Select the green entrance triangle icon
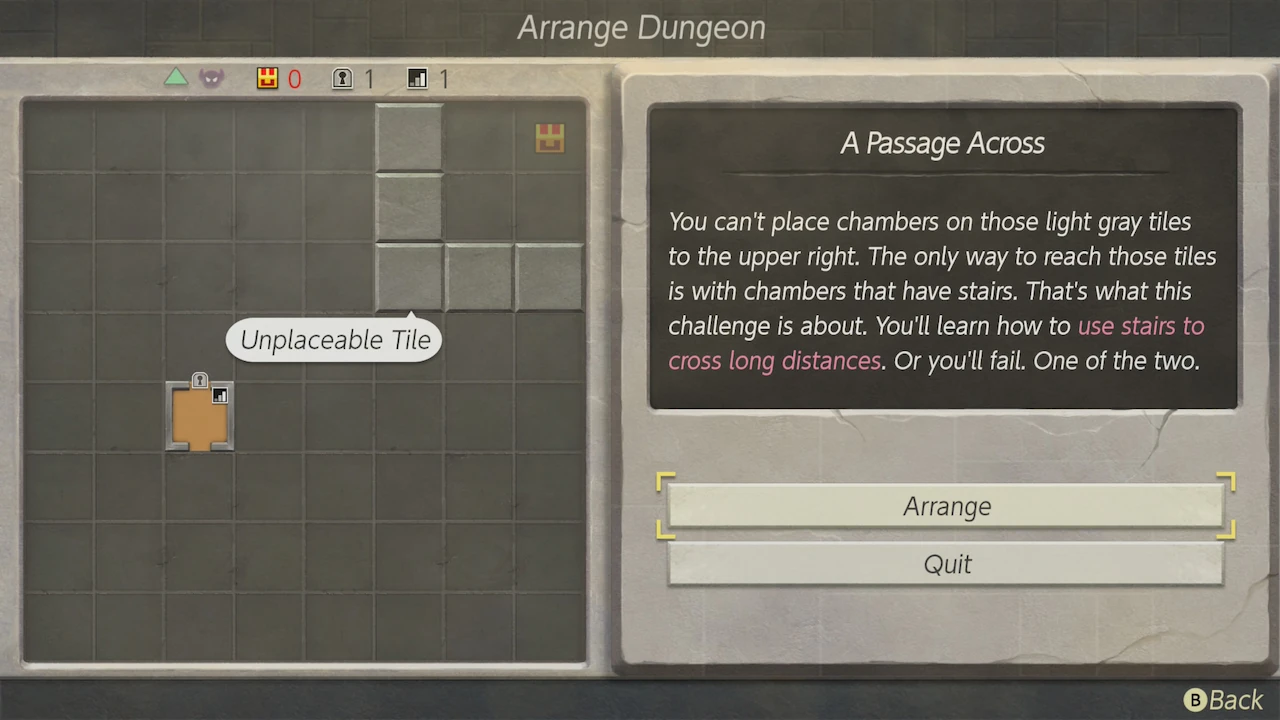 pos(176,77)
